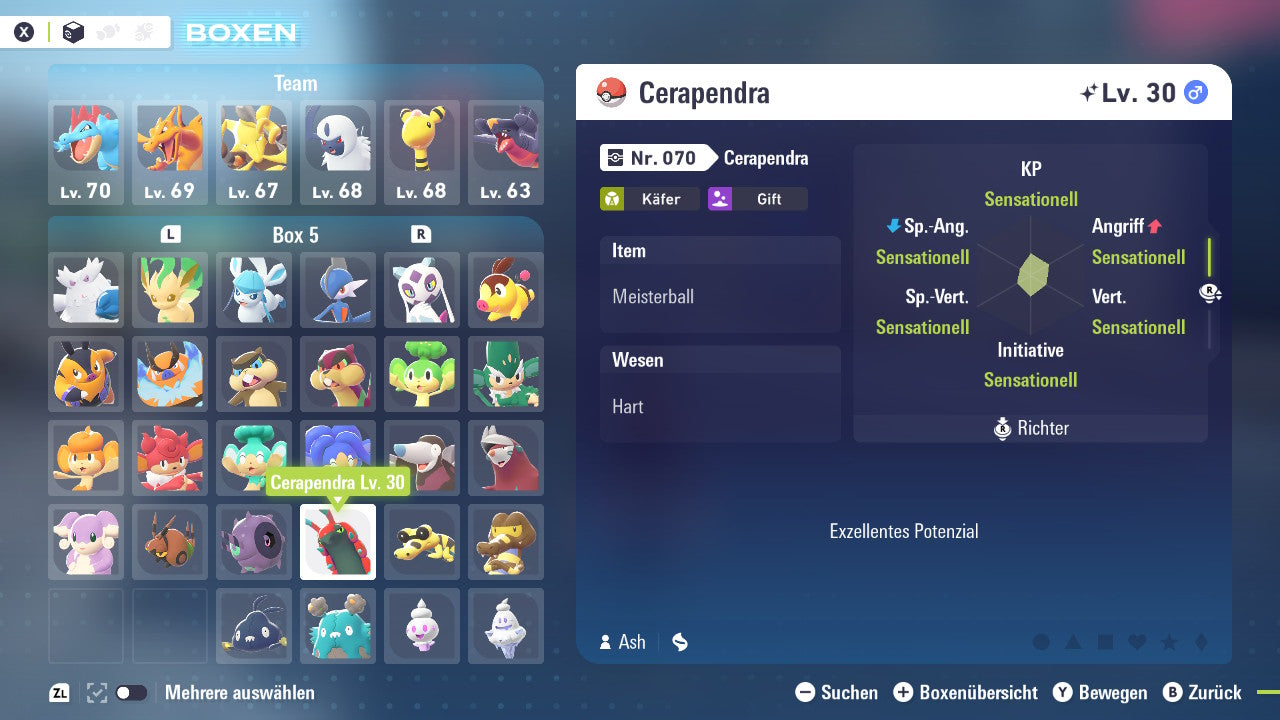This screenshot has width=1280, height=720.
Task: Click the Käfer type badge
Action: pyautogui.click(x=650, y=199)
